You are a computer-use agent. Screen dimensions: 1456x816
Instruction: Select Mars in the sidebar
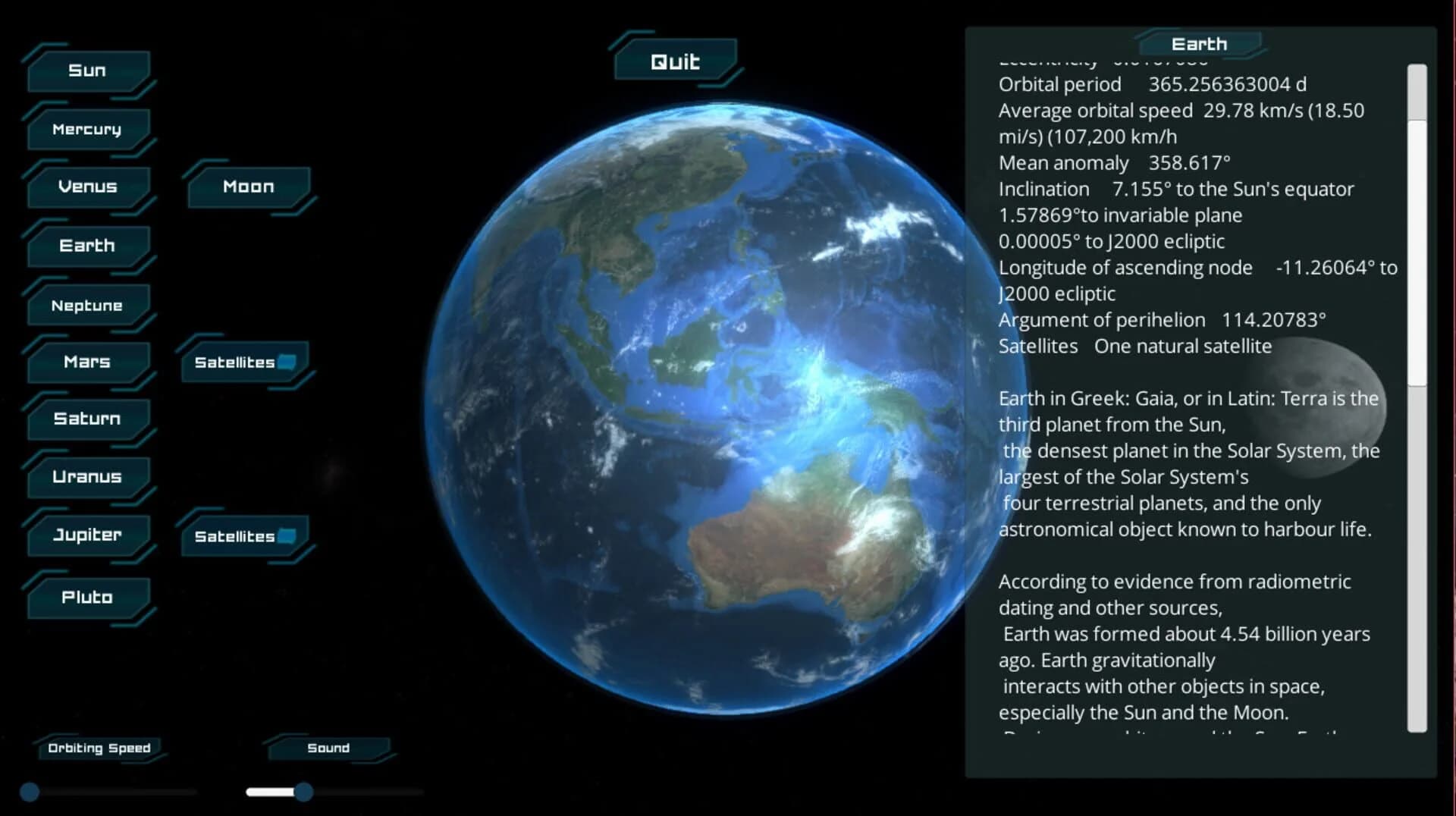click(87, 362)
